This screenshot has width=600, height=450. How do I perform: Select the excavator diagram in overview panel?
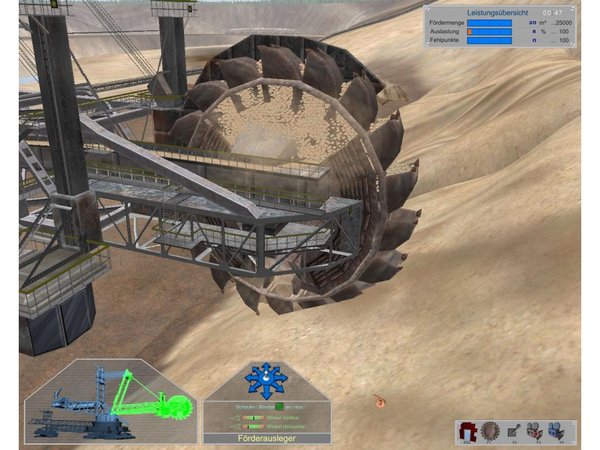[x=111, y=402]
